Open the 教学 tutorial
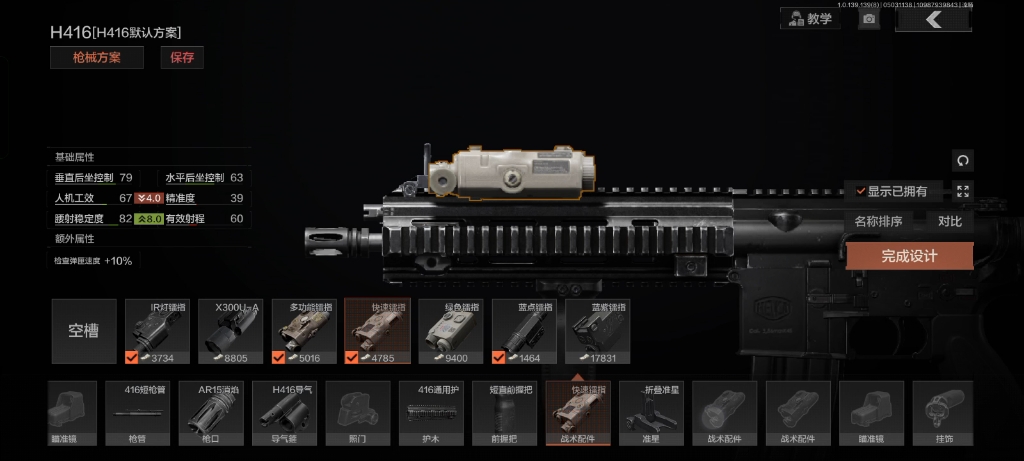Viewport: 1024px width, 461px height. click(811, 19)
